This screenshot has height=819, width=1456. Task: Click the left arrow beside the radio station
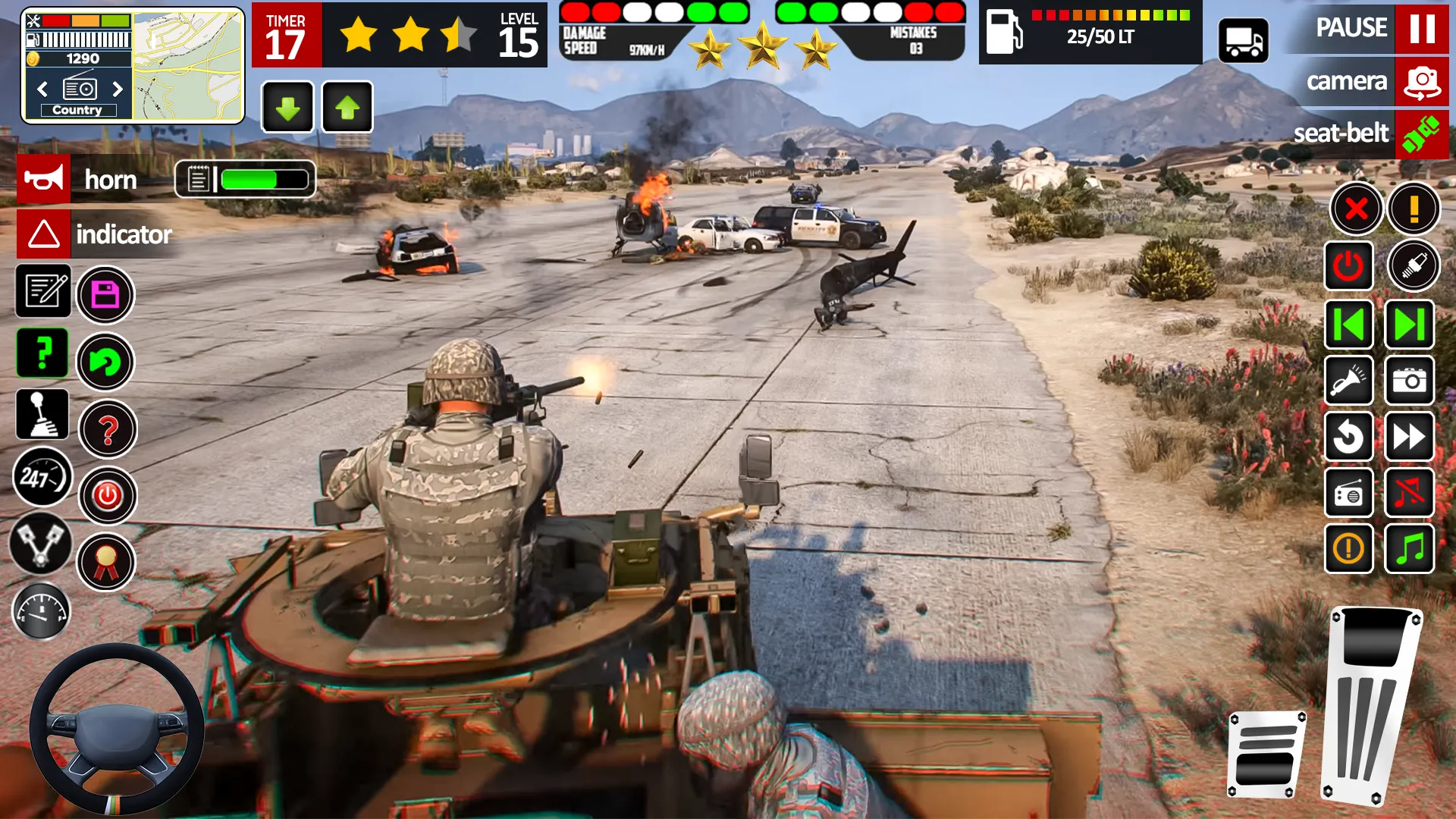click(42, 89)
